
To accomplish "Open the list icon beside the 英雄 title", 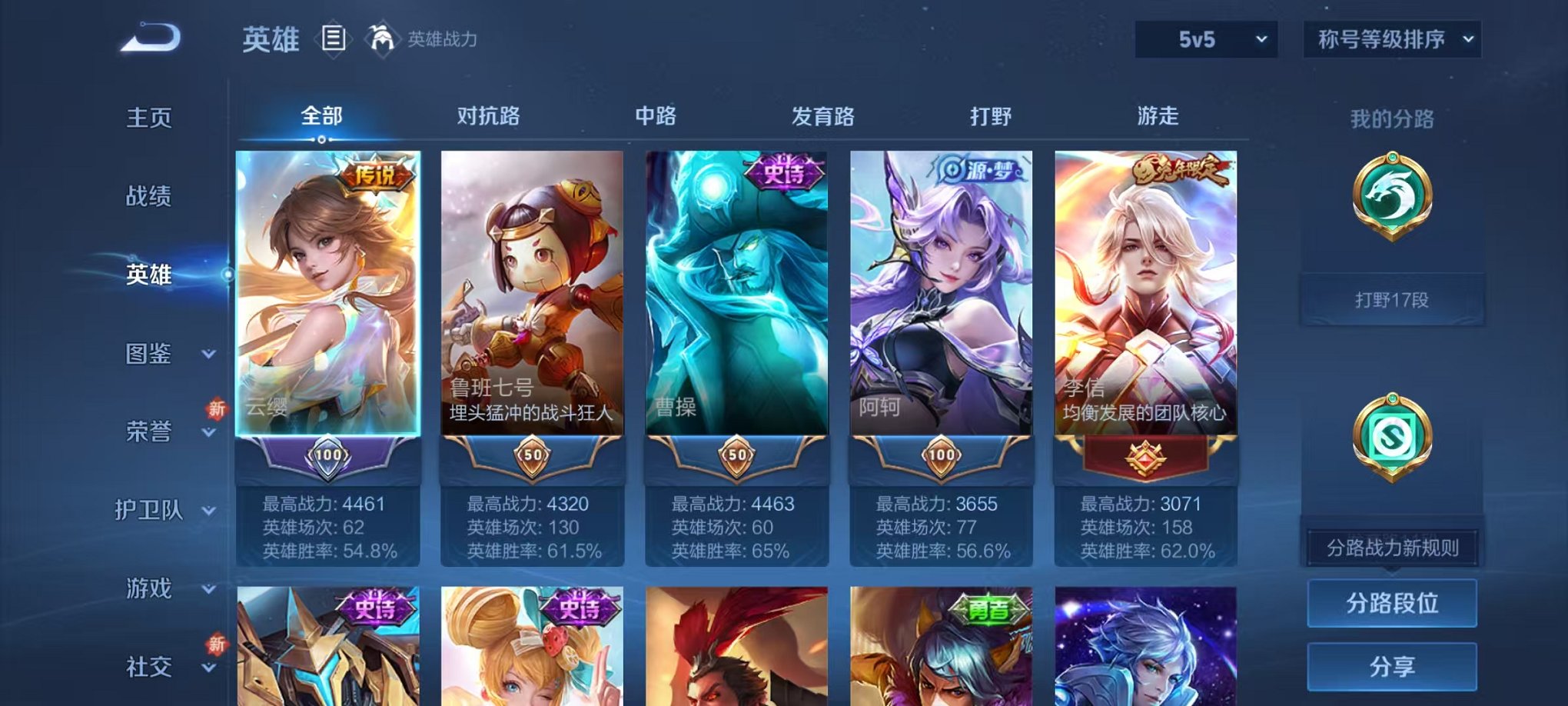I will tap(334, 36).
